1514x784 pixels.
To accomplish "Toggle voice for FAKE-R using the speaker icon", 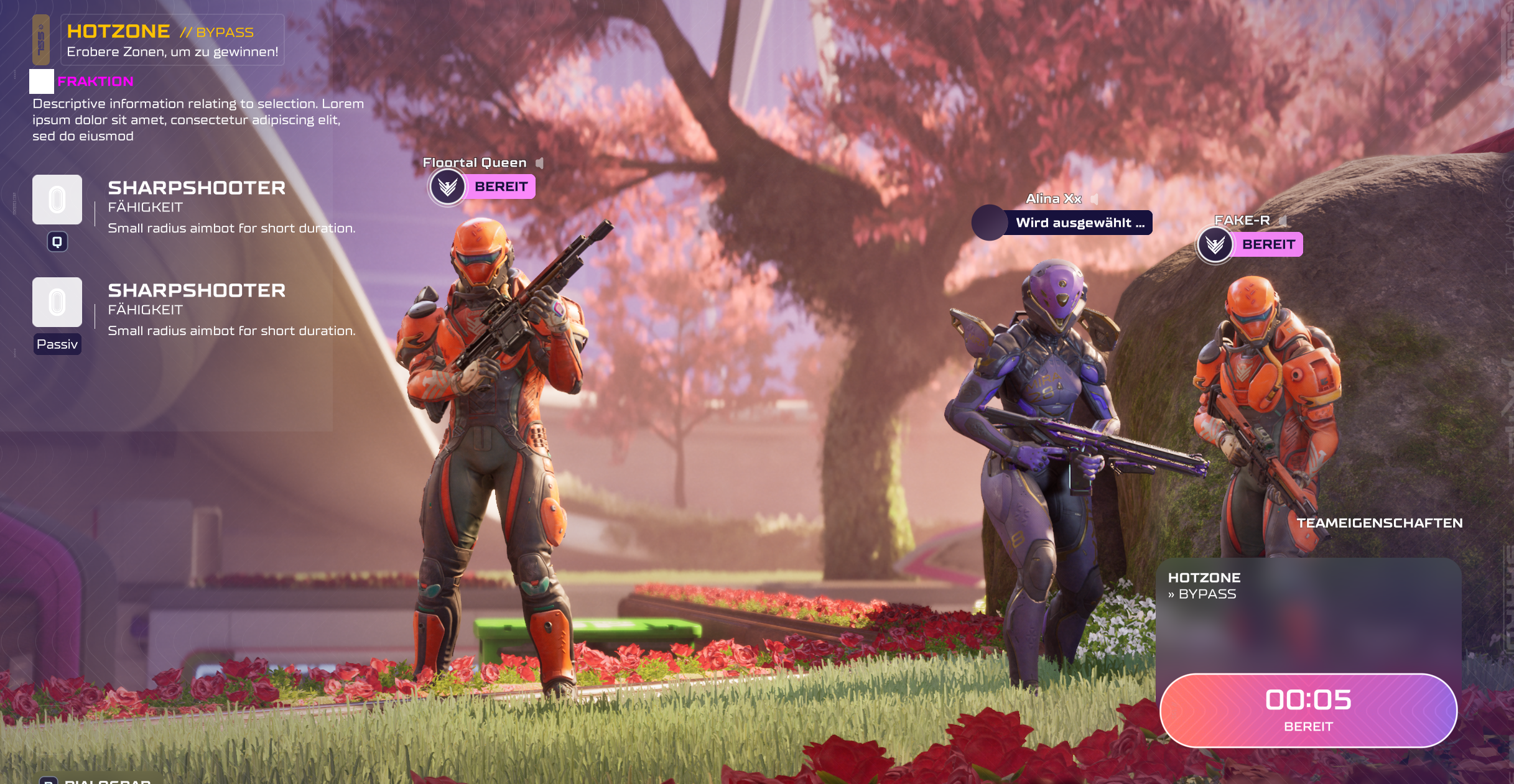I will pos(1283,221).
